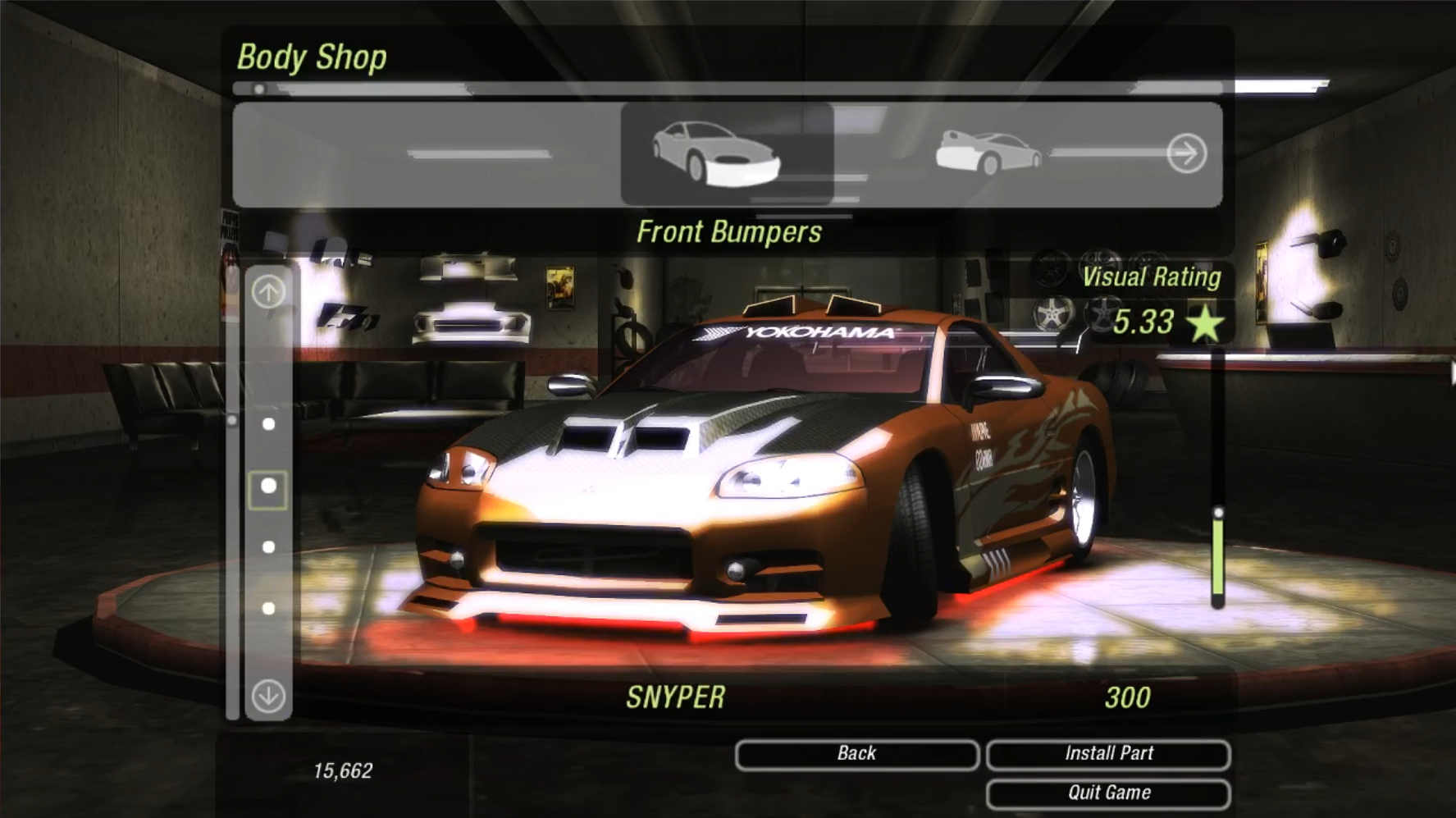Click the down arrow in parts list
Image resolution: width=1456 pixels, height=818 pixels.
coord(268,697)
